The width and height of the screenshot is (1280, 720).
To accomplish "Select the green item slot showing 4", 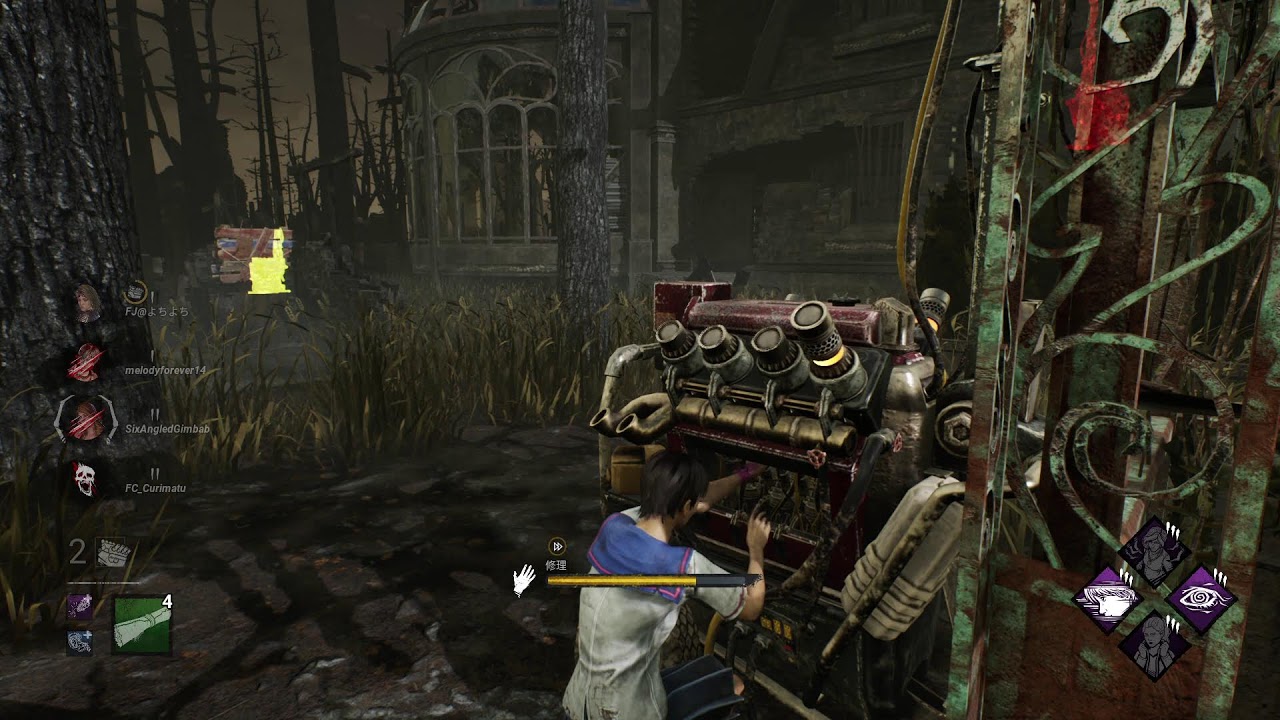I will (x=142, y=624).
